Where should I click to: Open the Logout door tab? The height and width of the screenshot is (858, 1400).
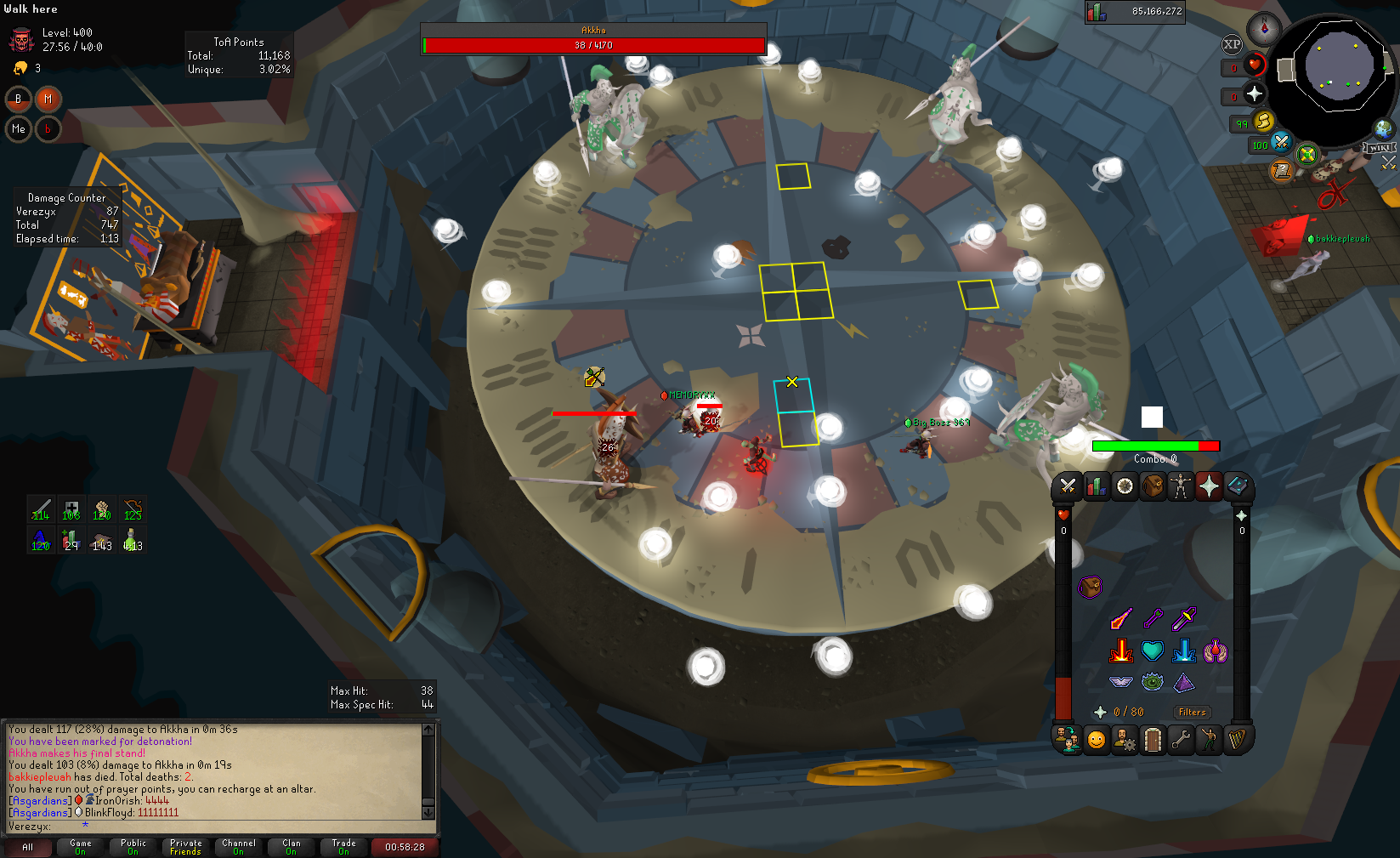coord(1153,740)
